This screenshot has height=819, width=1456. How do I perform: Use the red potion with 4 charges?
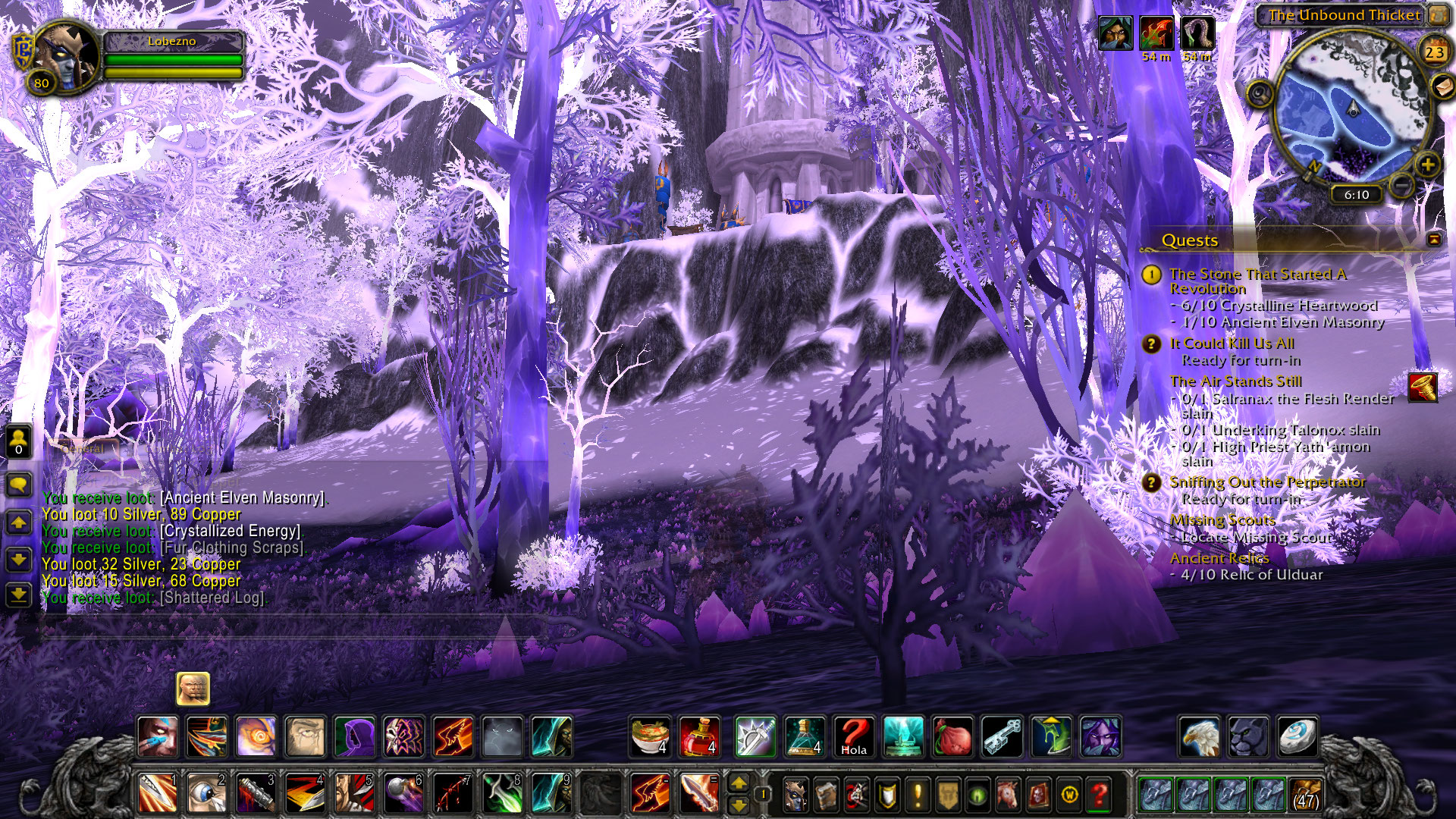(x=699, y=736)
